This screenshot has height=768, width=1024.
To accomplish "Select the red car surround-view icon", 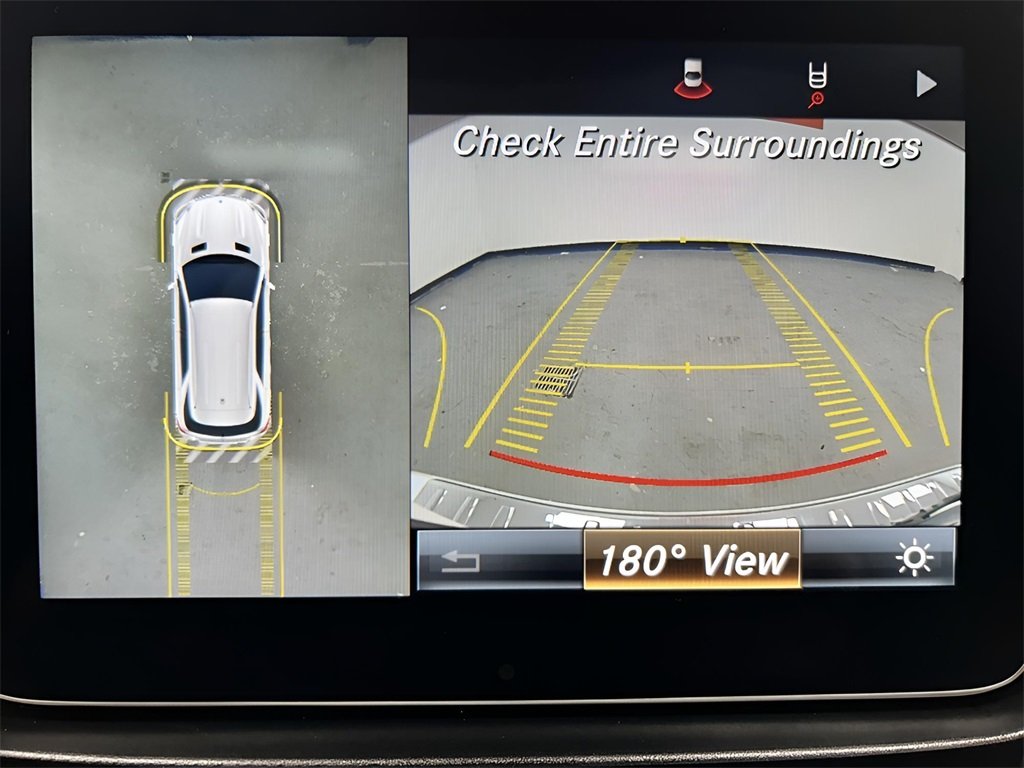I will [x=693, y=81].
